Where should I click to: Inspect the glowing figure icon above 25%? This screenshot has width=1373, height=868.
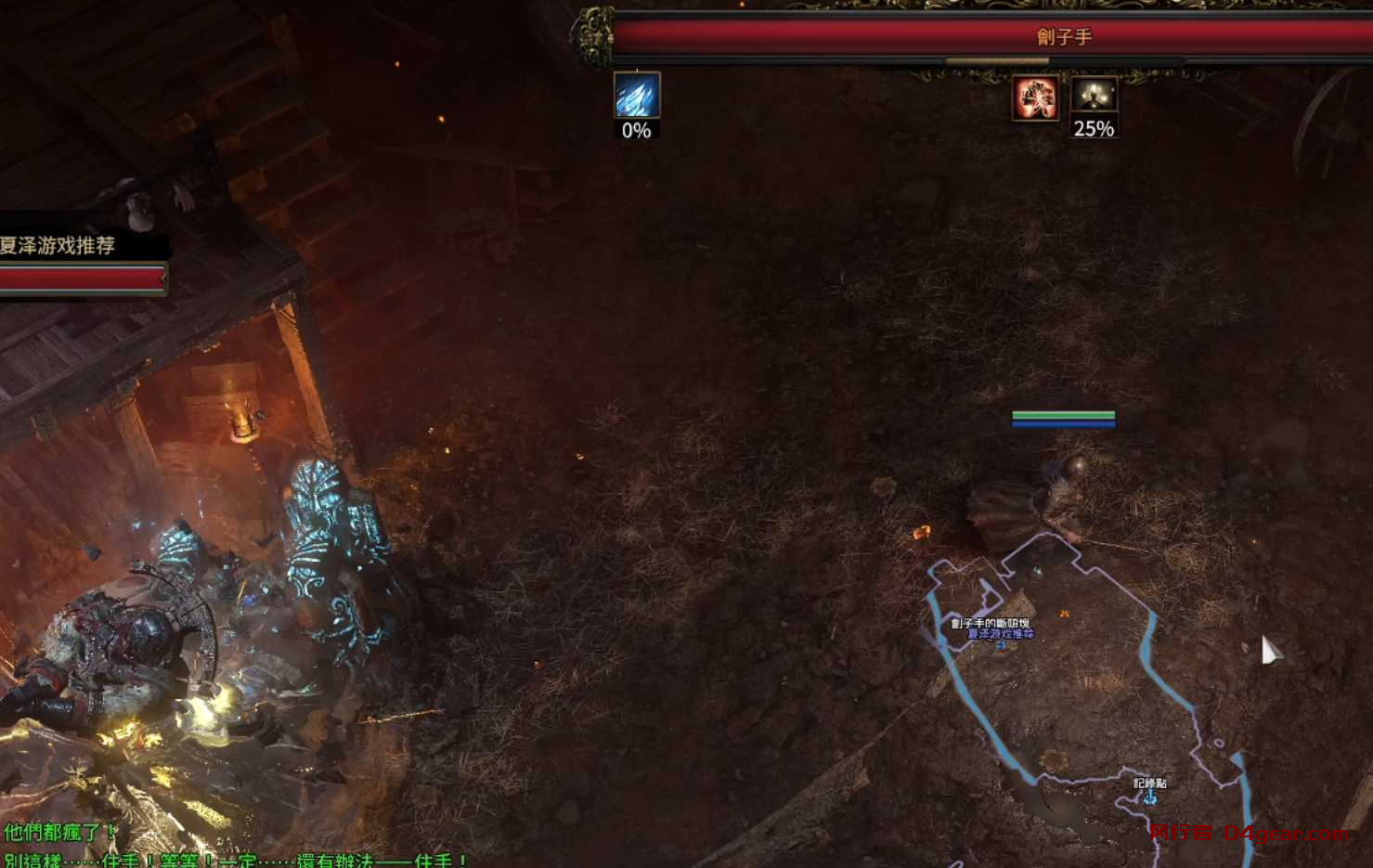point(1094,95)
